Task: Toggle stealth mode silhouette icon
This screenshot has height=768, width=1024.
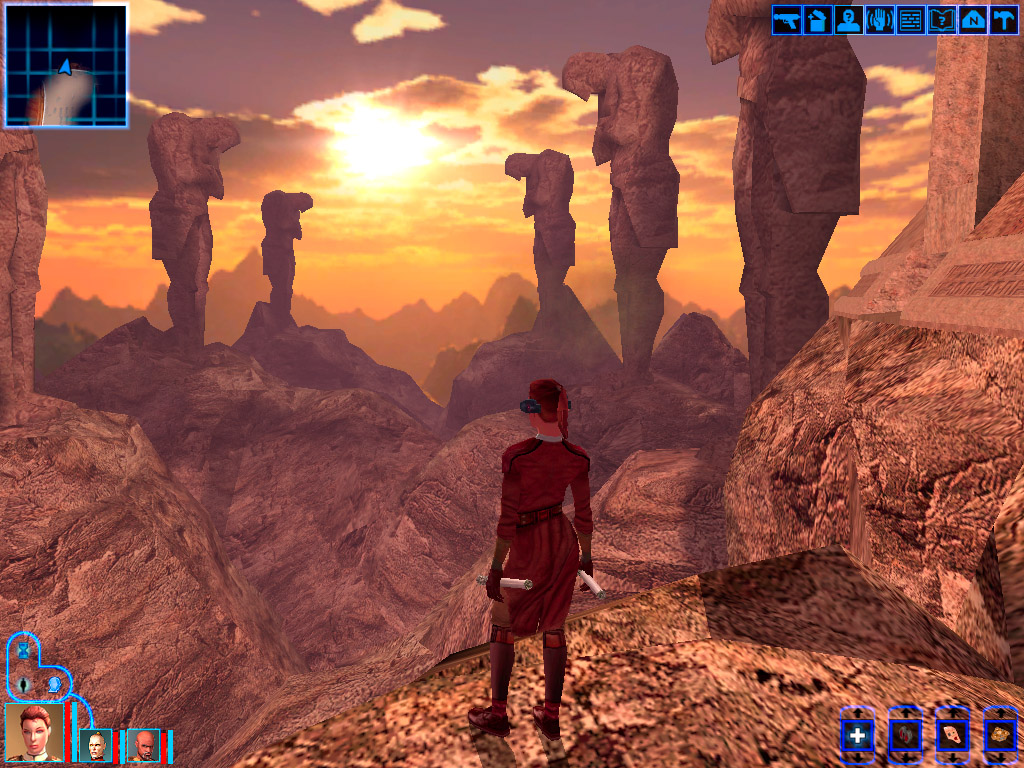Action: [23, 685]
